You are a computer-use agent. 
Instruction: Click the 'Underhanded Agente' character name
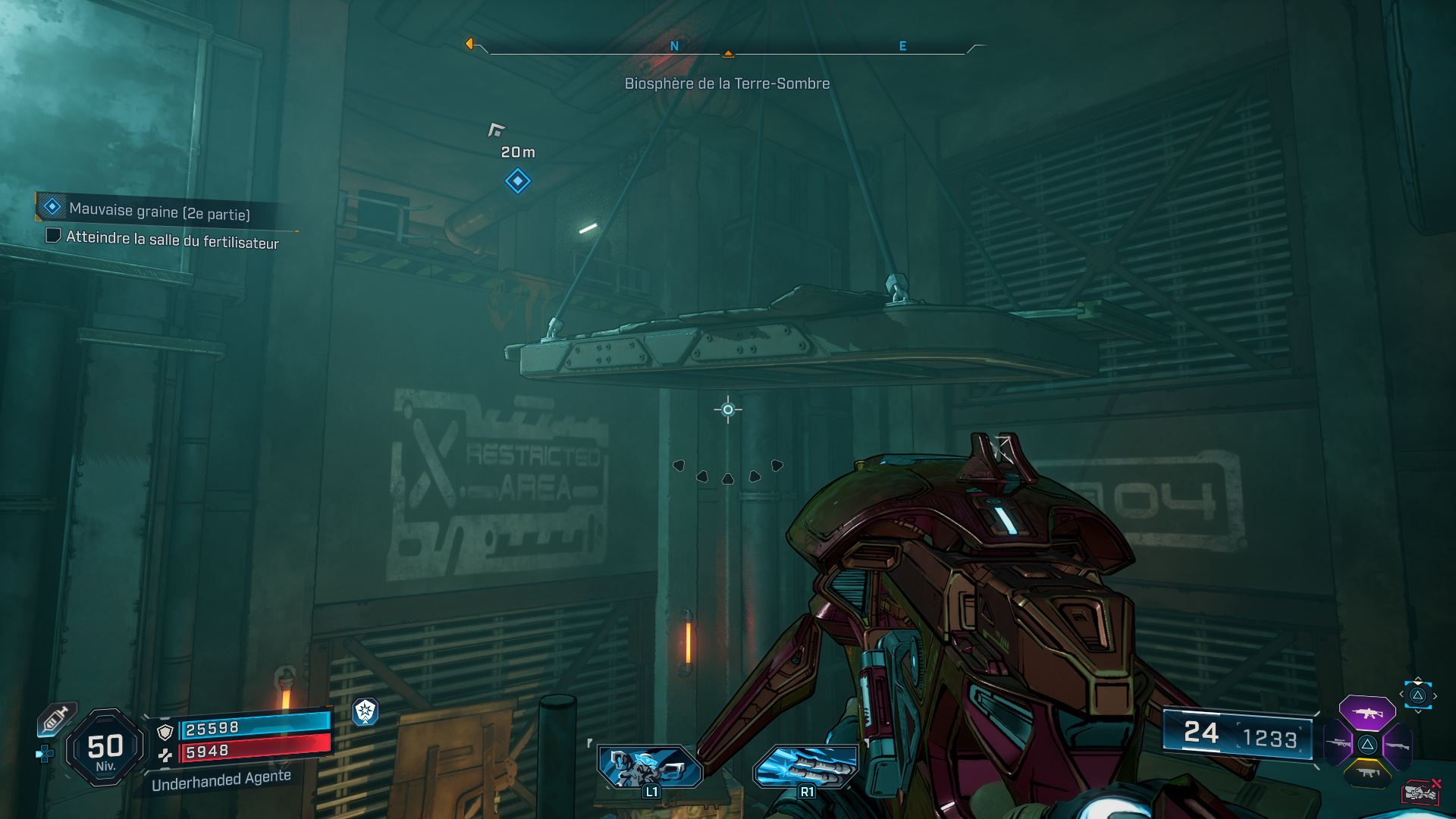[x=221, y=781]
